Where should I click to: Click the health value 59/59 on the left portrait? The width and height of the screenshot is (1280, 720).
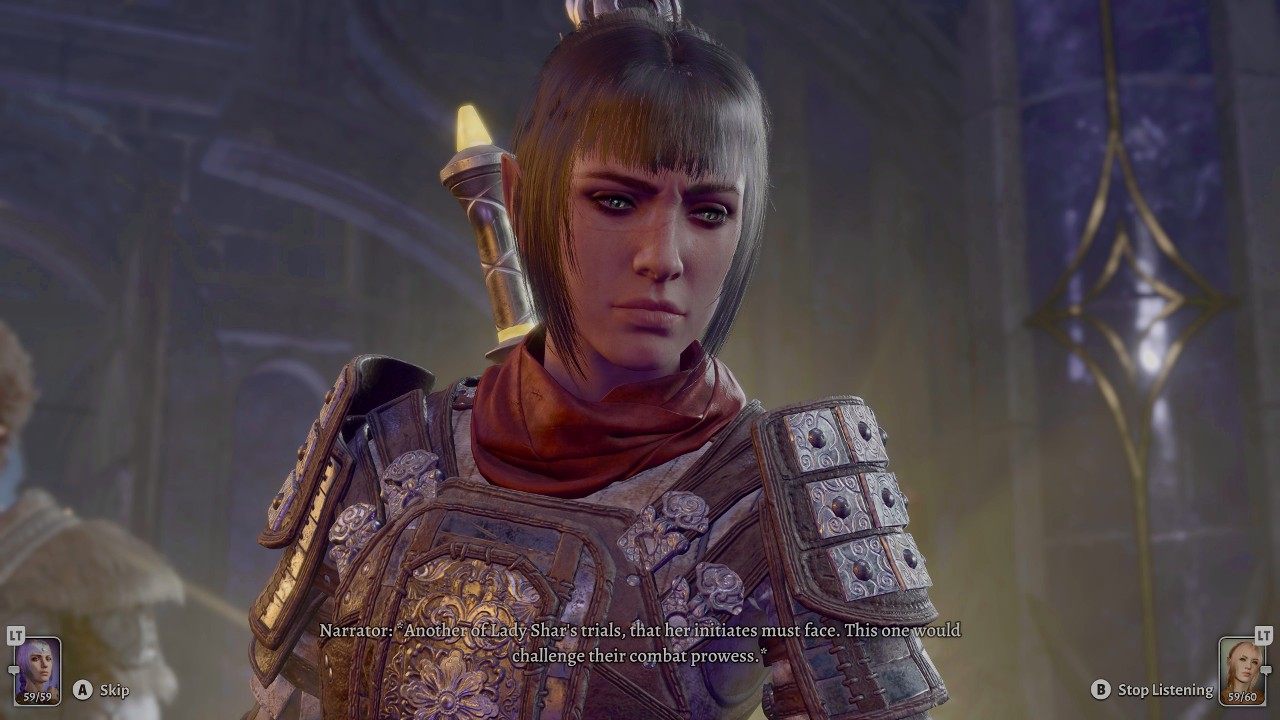click(38, 696)
